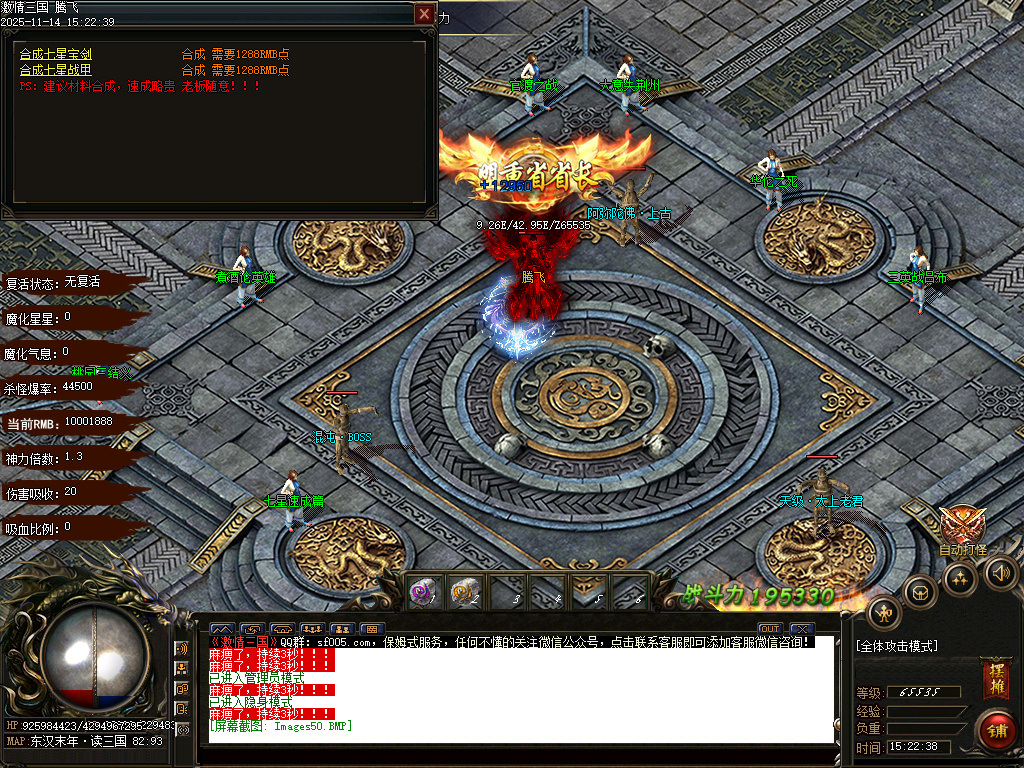
Task: Click the chat log message area
Action: pyautogui.click(x=520, y=690)
